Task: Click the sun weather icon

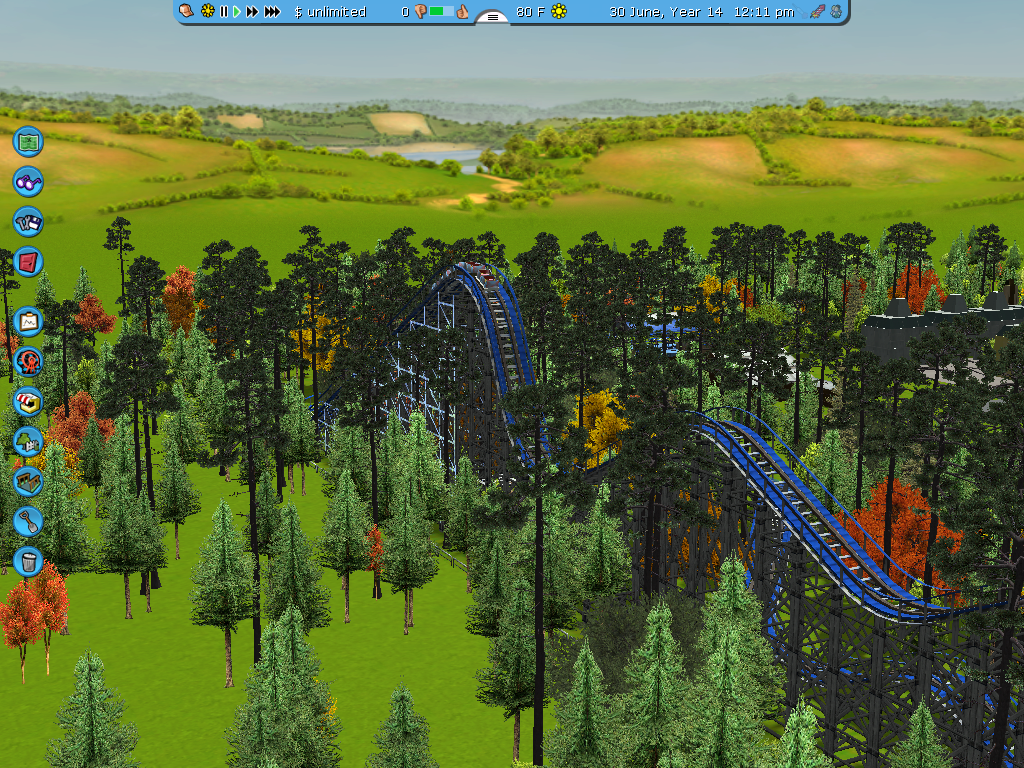Action: pyautogui.click(x=559, y=12)
